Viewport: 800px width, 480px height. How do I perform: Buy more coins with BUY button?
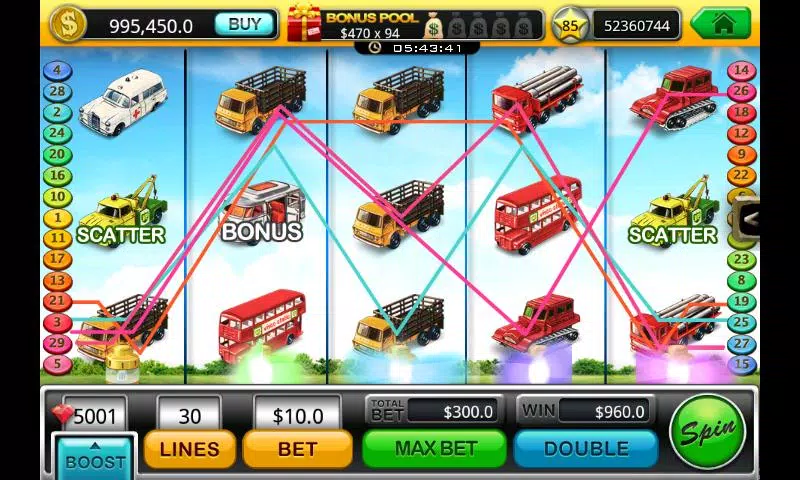coord(244,24)
